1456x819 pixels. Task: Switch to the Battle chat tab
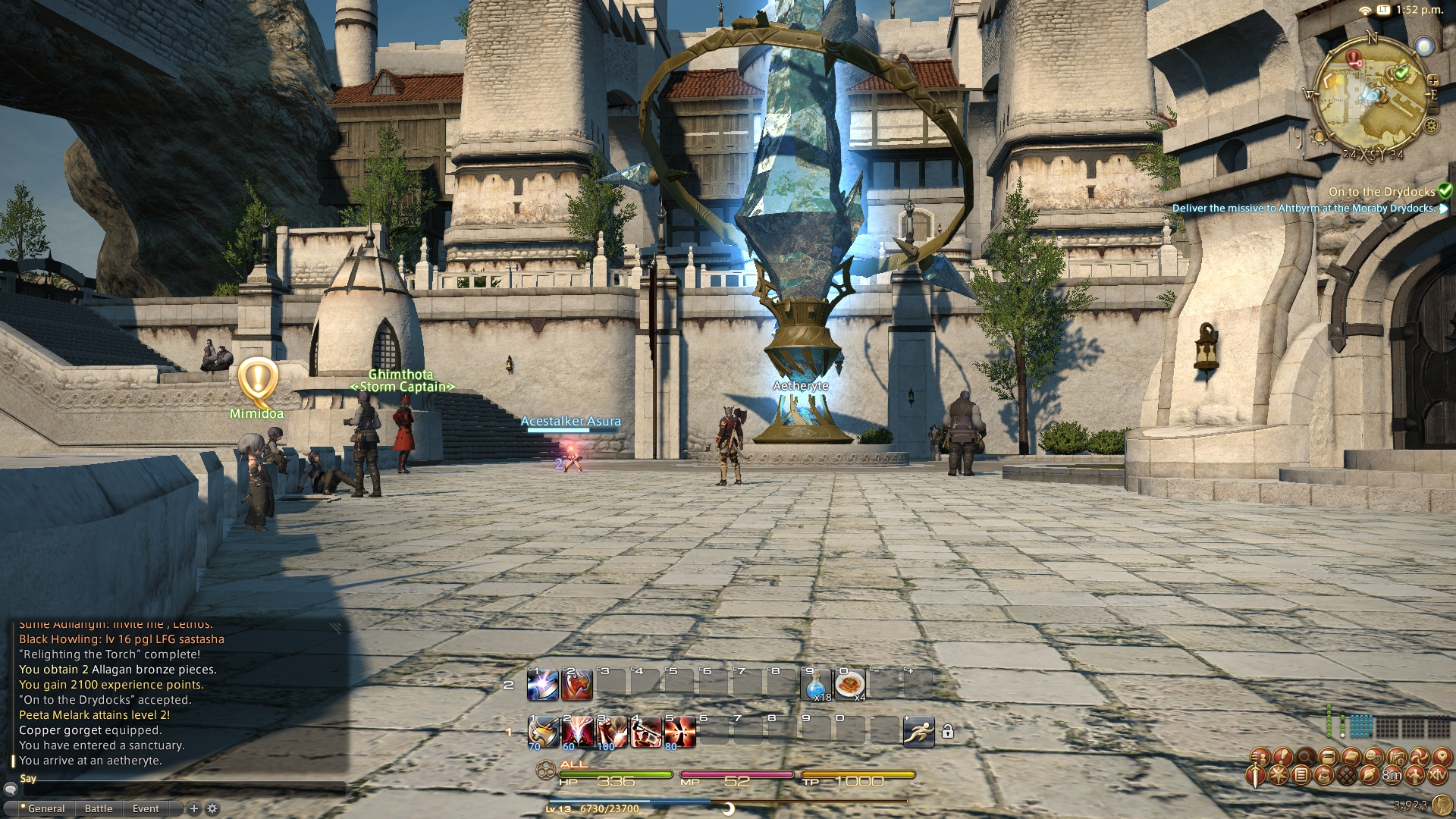(x=99, y=808)
